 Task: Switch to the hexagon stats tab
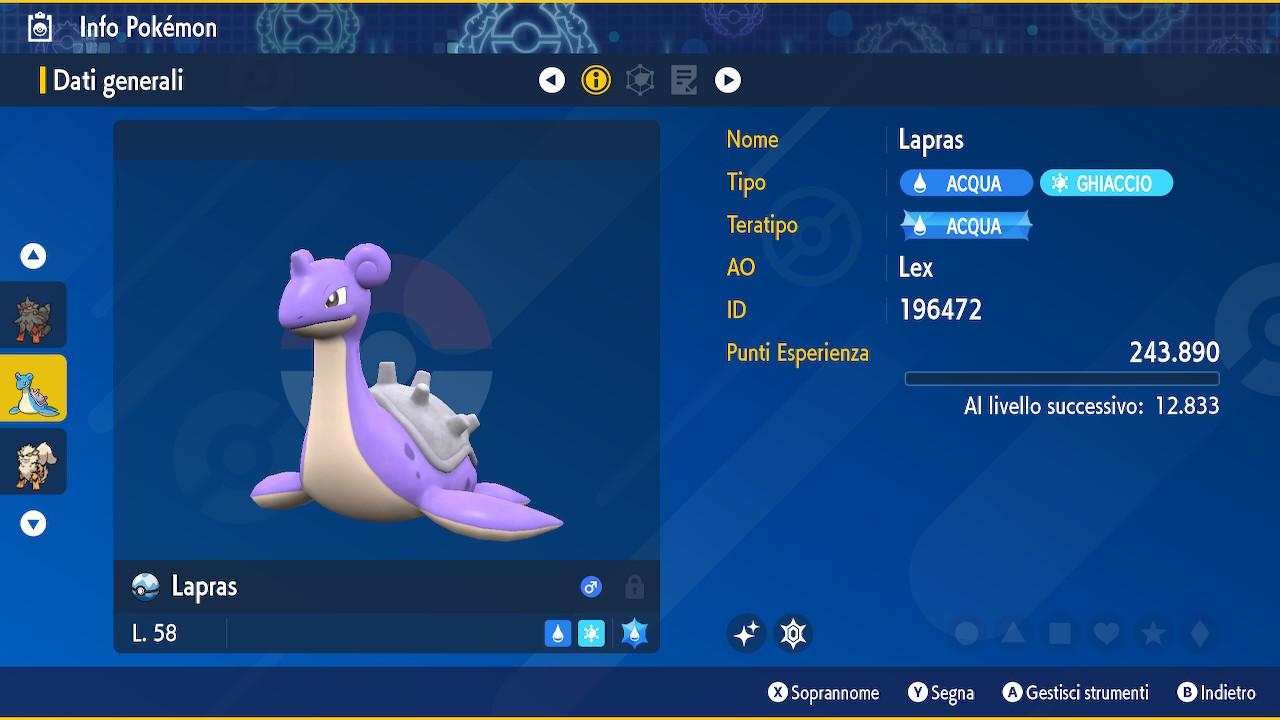[640, 80]
